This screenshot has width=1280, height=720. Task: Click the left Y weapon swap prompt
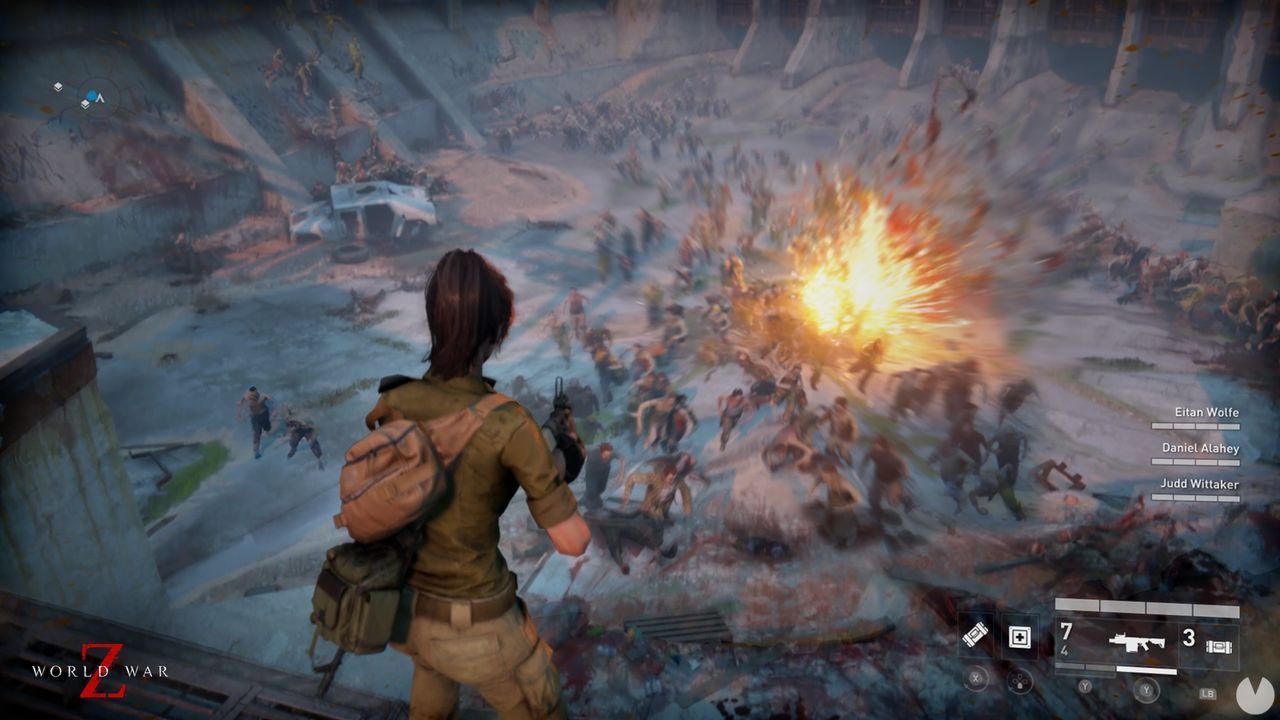coord(1085,686)
